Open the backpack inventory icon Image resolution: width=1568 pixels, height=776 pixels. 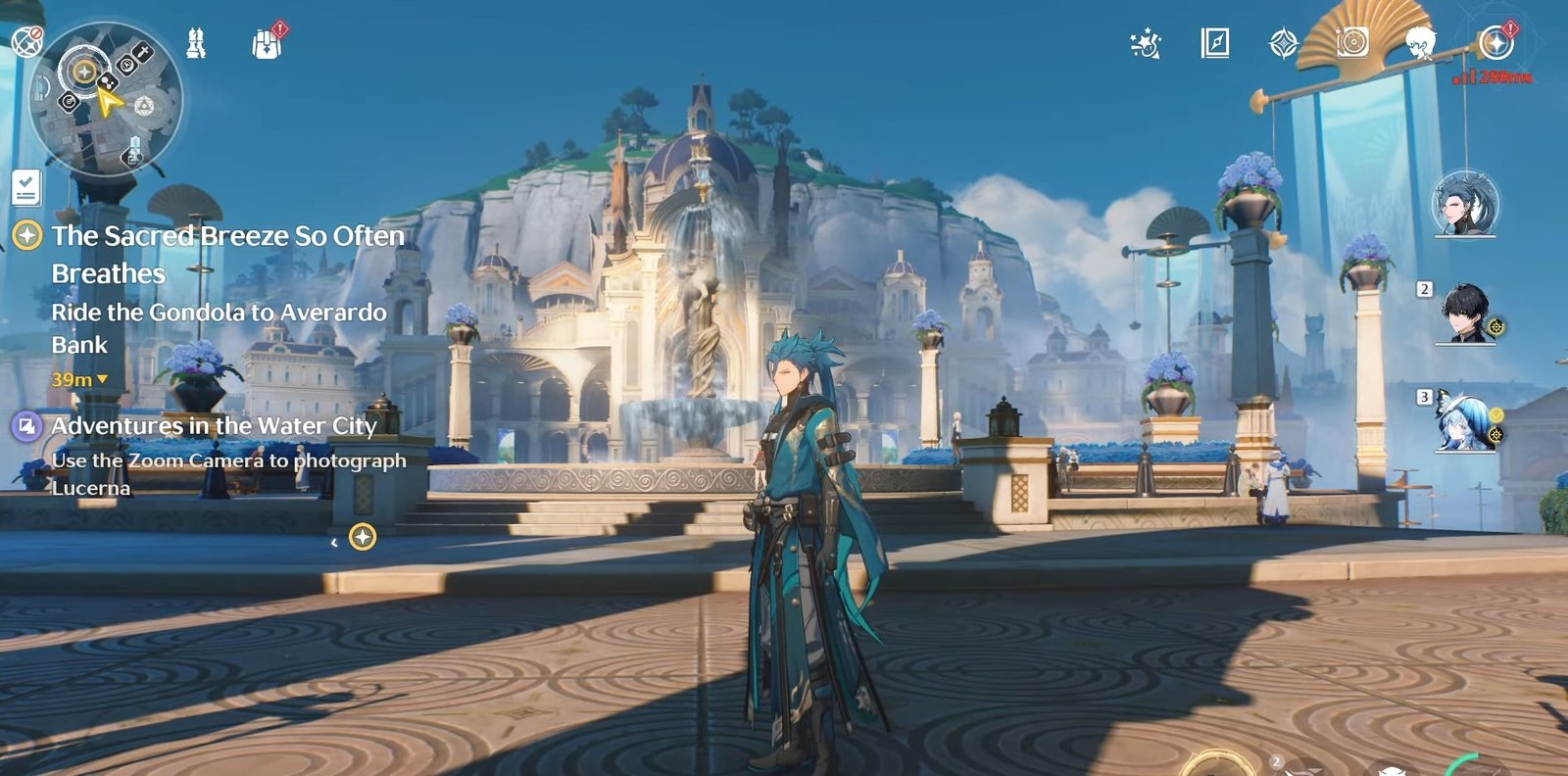[x=267, y=43]
